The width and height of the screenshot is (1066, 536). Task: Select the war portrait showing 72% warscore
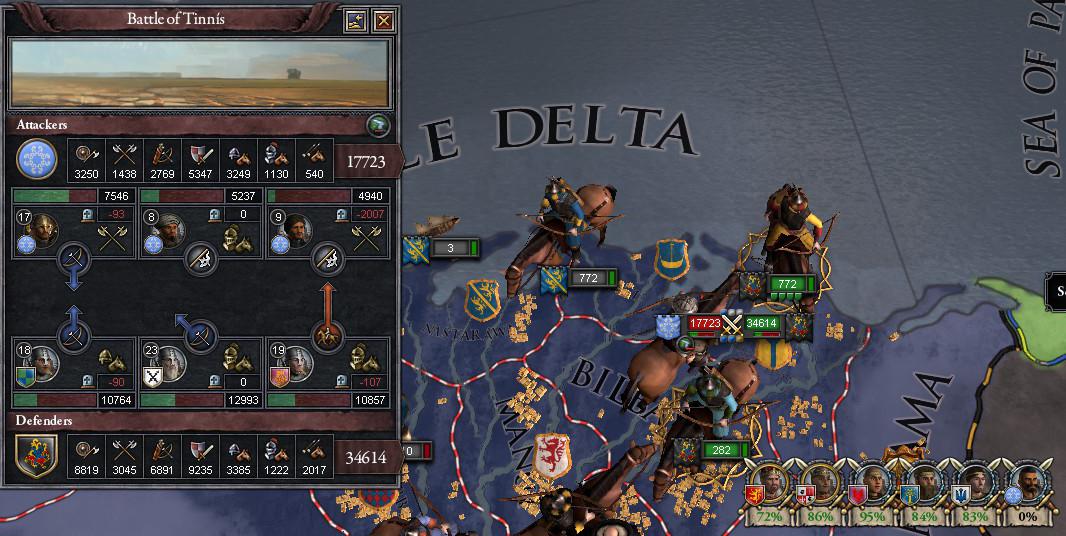(768, 486)
